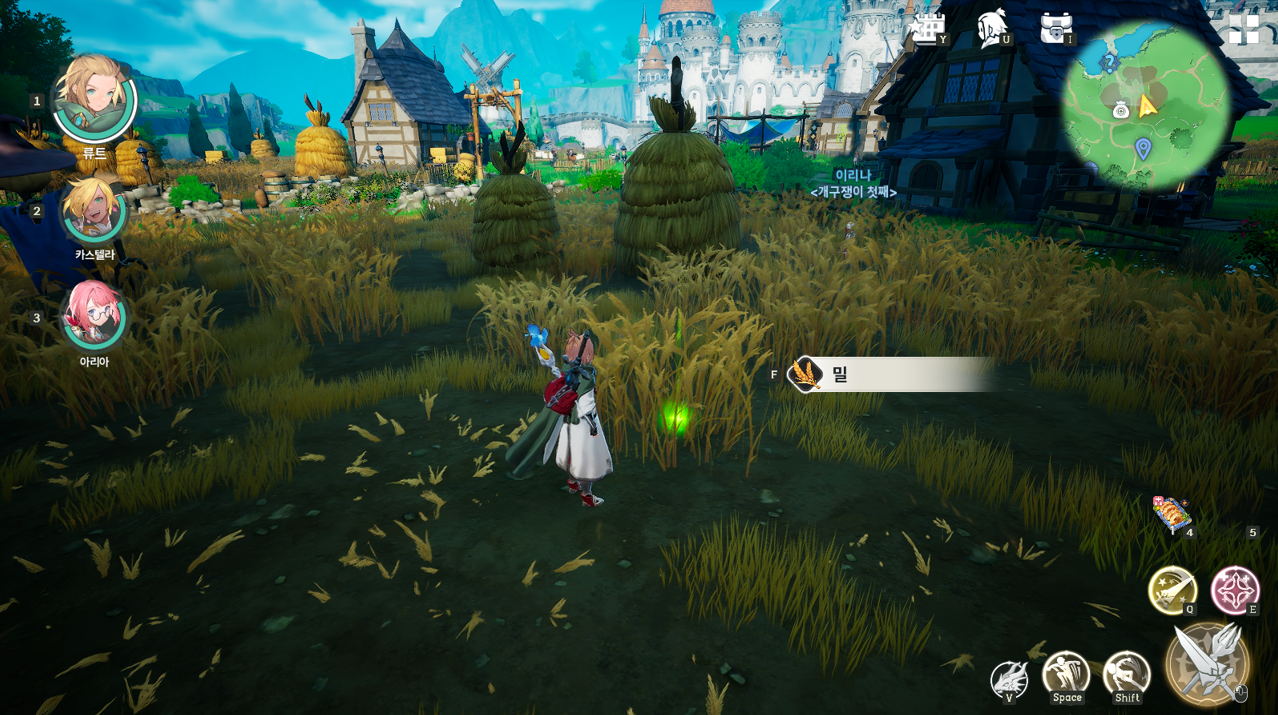
Task: Activate the dash sprint action icon
Action: (x=1127, y=675)
